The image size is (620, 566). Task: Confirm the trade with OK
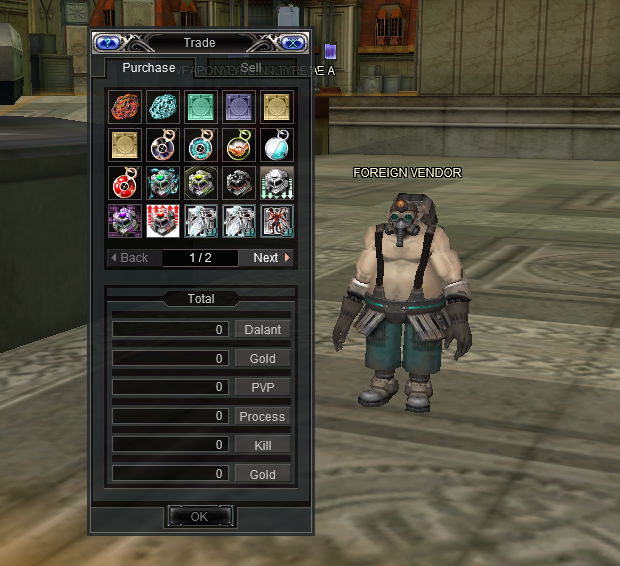pyautogui.click(x=200, y=516)
